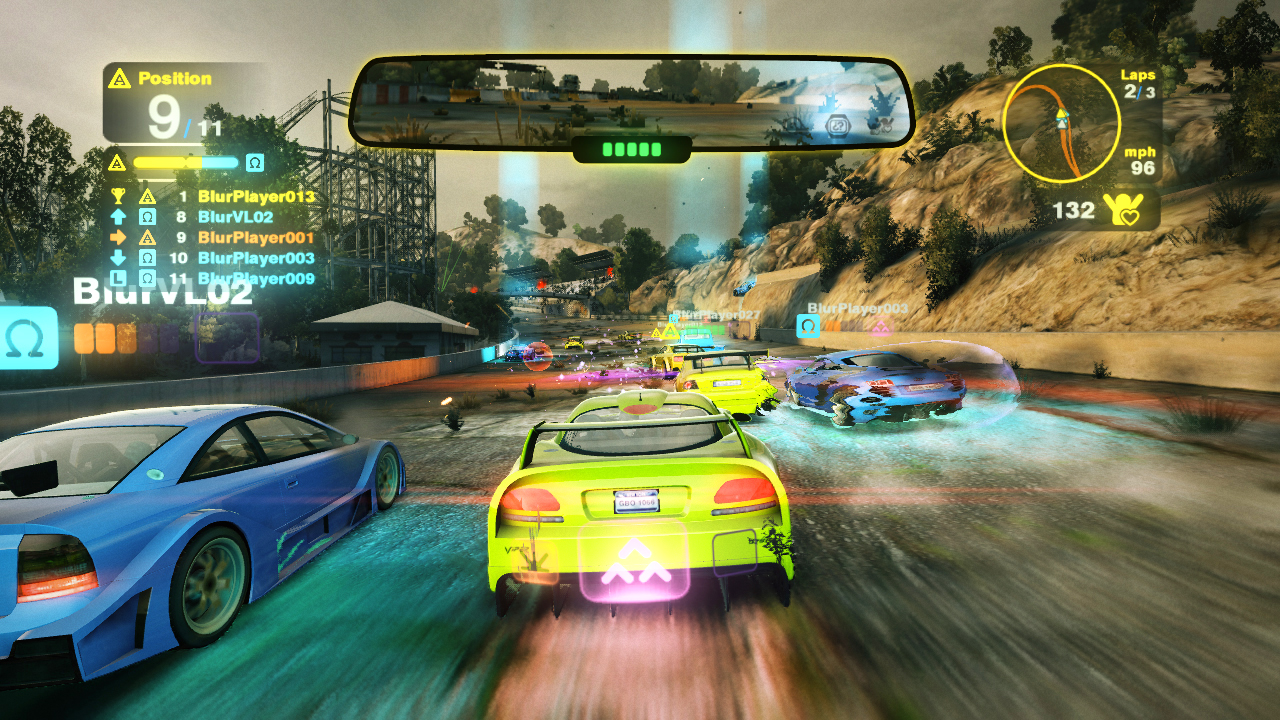This screenshot has width=1280, height=720.
Task: Toggle the heart icon under the speedometer
Action: click(x=1130, y=215)
